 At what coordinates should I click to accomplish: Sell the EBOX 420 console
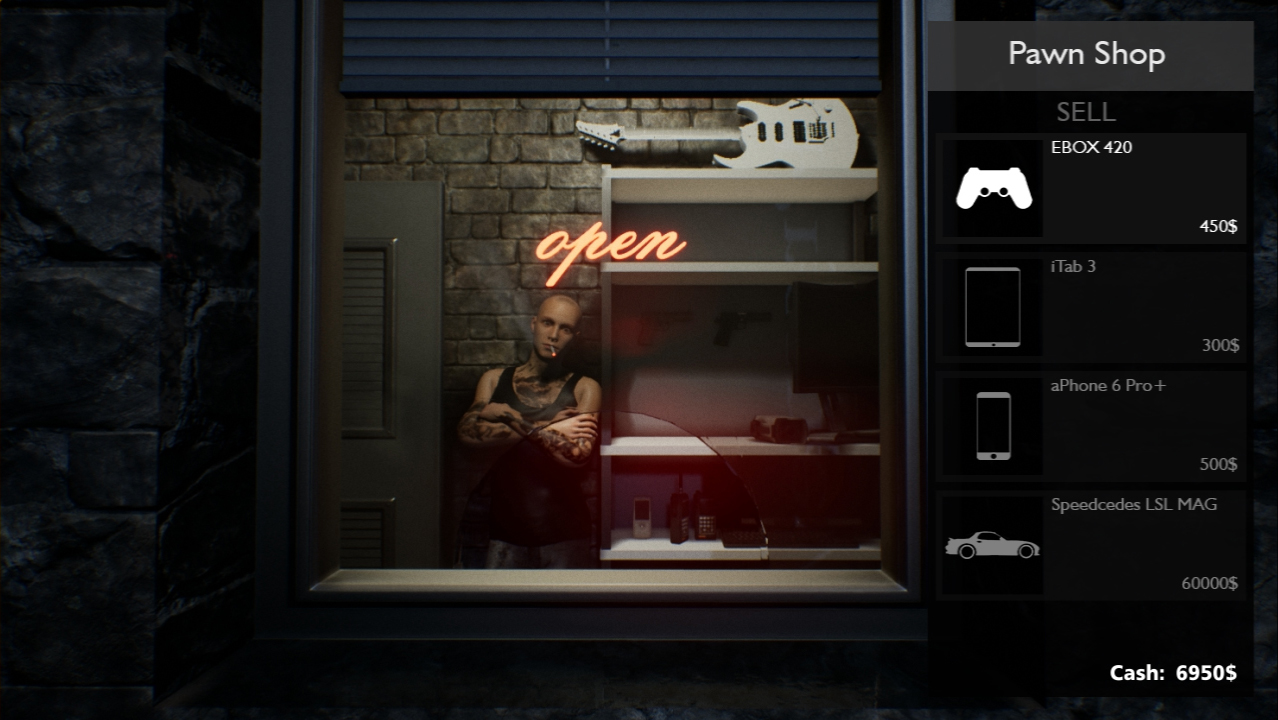(1091, 188)
